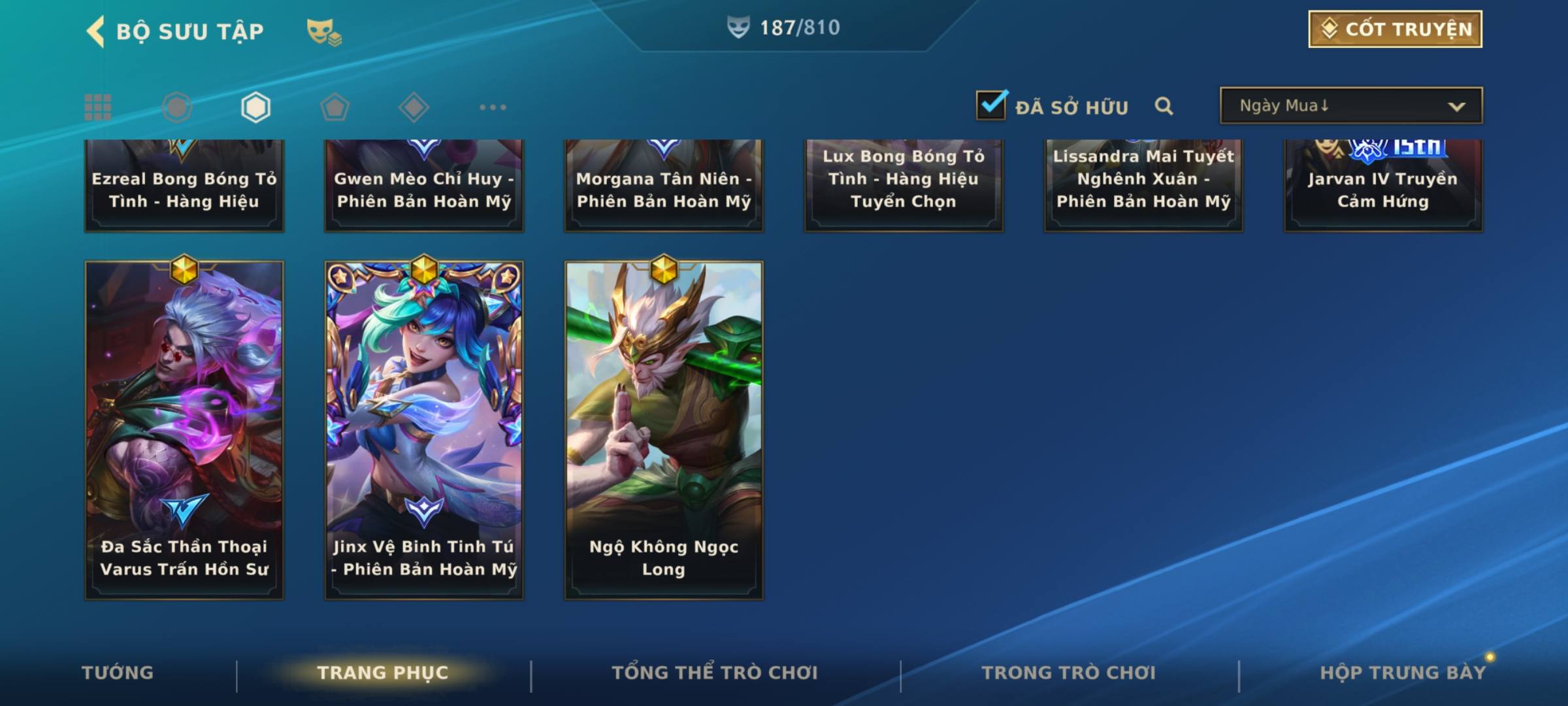Open the Tổng Thể Trò Chơi tab
1568x706 pixels.
point(715,673)
